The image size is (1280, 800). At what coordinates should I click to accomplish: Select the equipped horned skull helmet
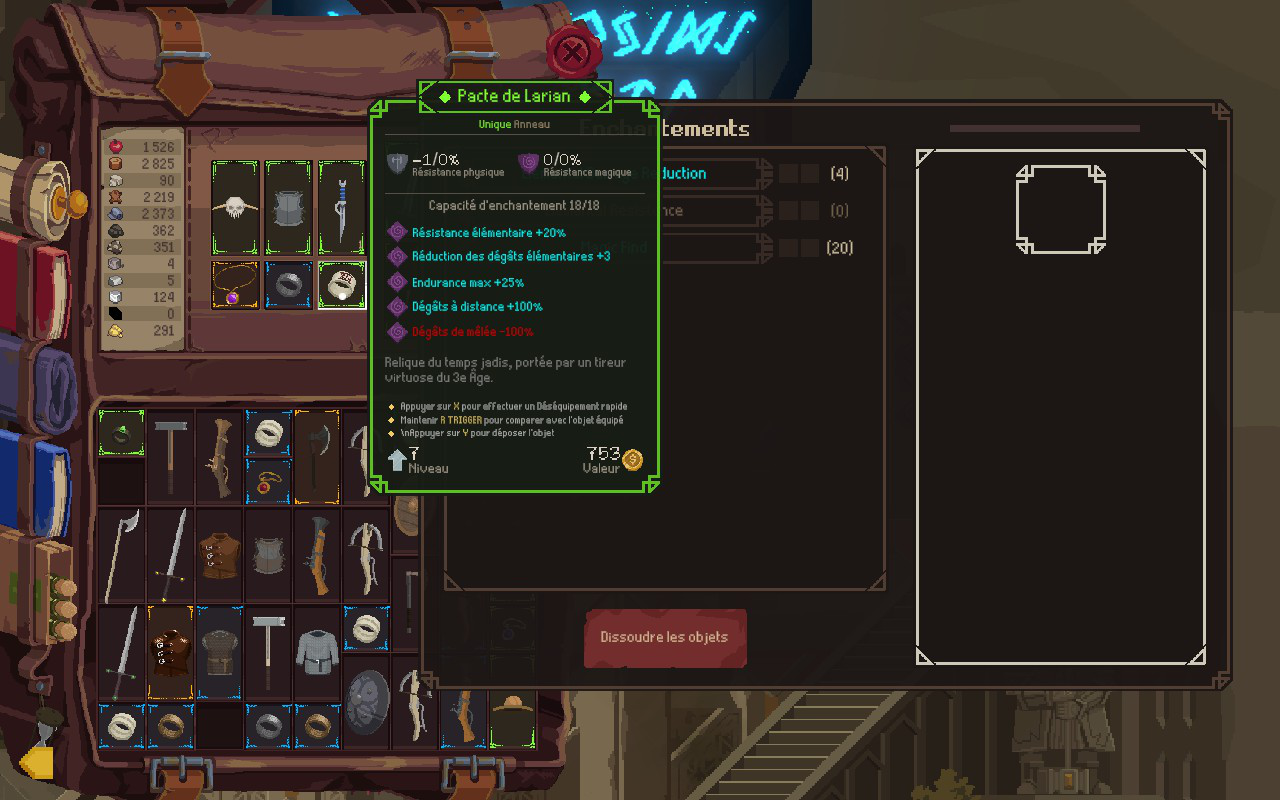[x=235, y=208]
